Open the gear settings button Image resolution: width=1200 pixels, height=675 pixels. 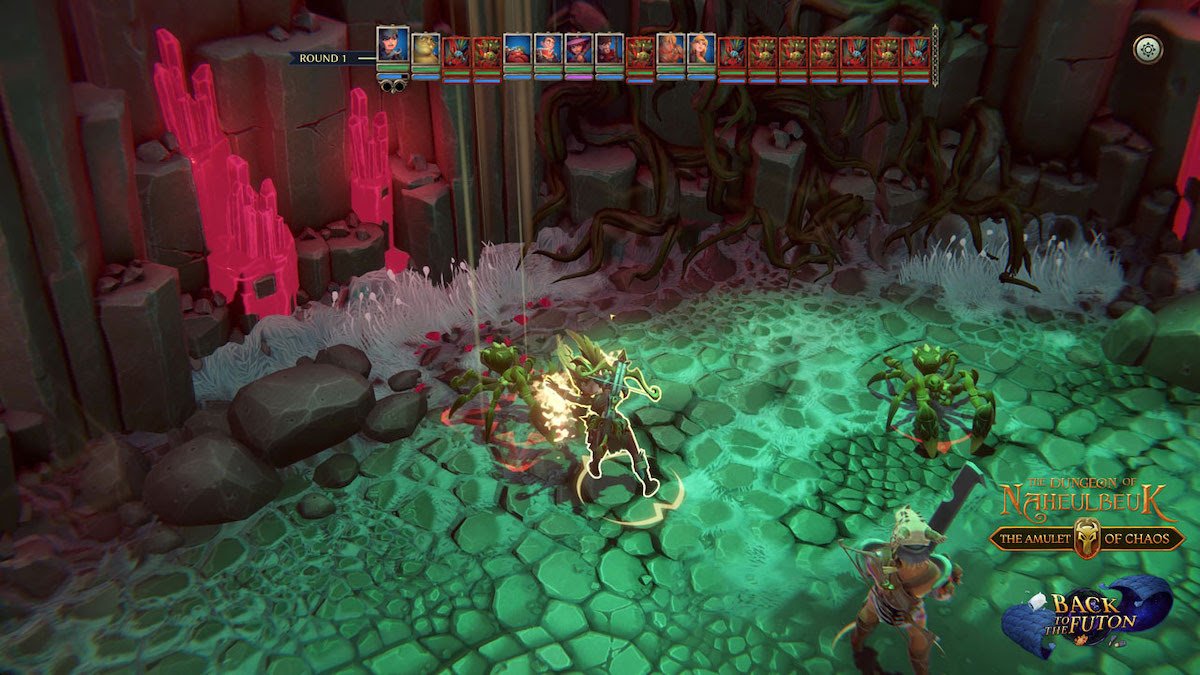click(x=1147, y=49)
